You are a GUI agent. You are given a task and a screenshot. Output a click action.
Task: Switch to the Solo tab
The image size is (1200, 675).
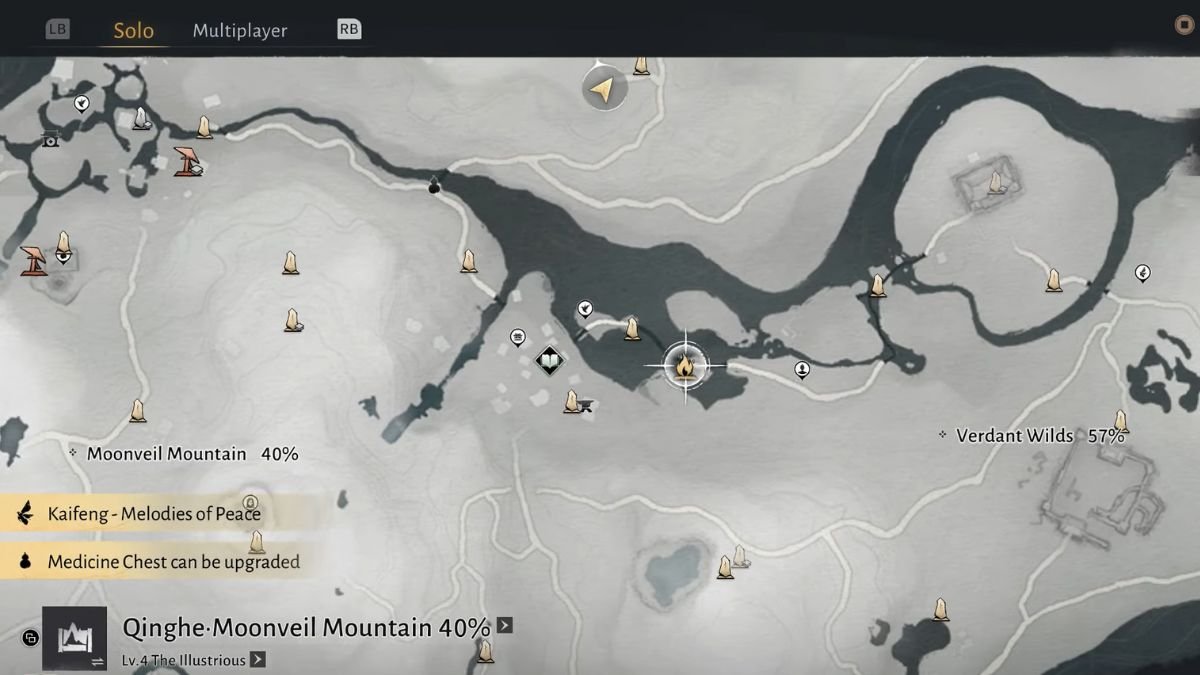click(133, 30)
